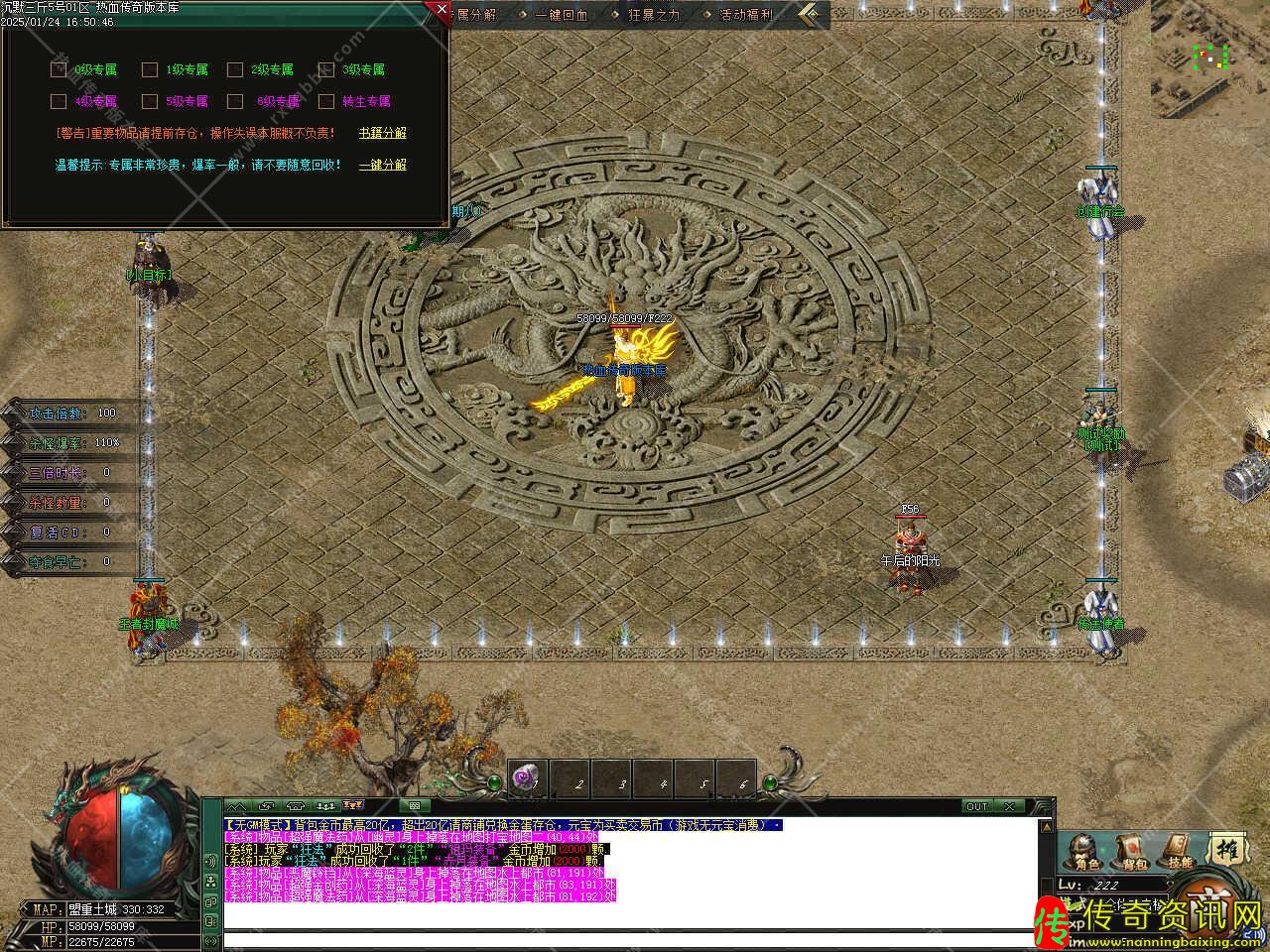The height and width of the screenshot is (952, 1270).
Task: Tick the 1级专属 checkbox
Action: click(150, 69)
